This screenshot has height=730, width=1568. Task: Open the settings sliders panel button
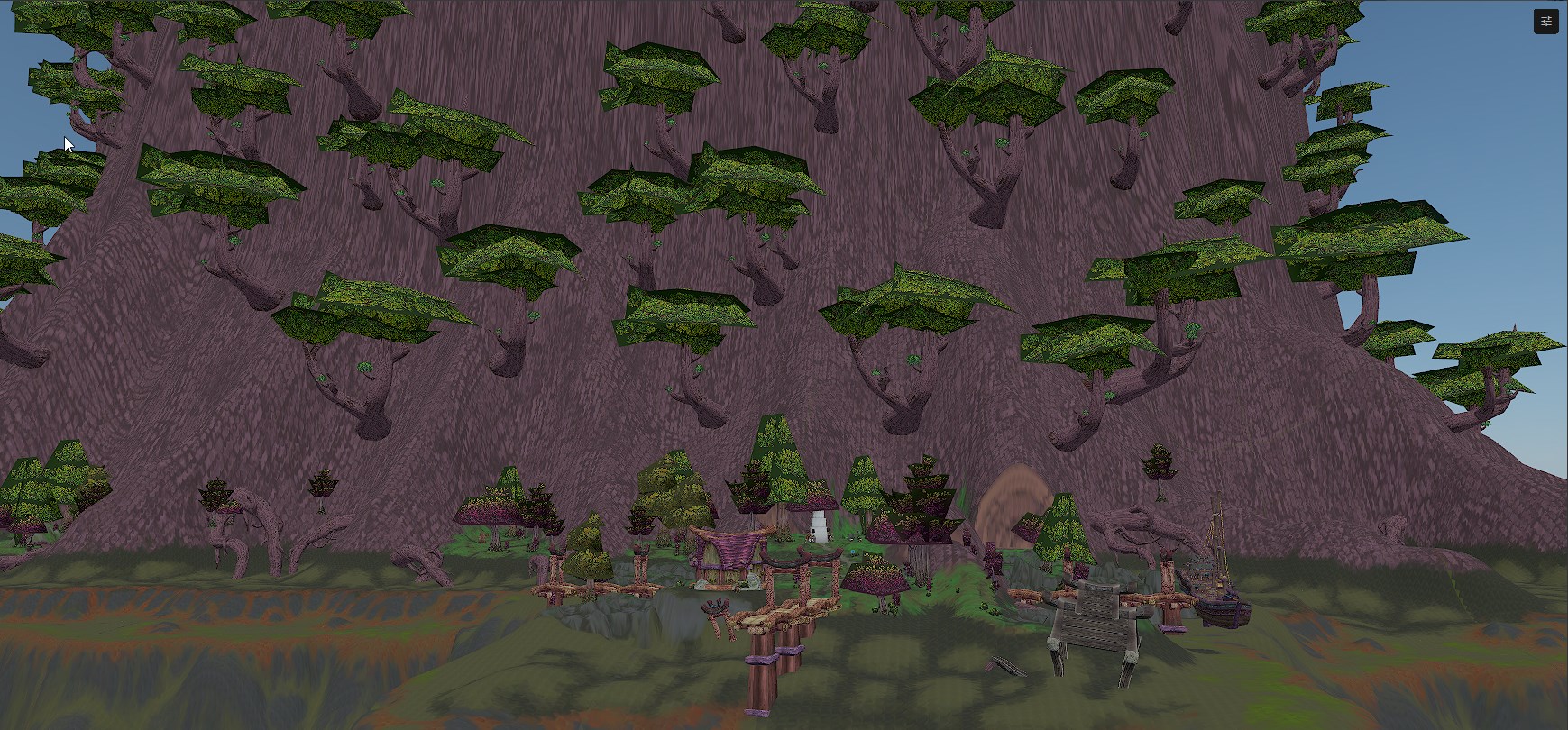(x=1545, y=22)
